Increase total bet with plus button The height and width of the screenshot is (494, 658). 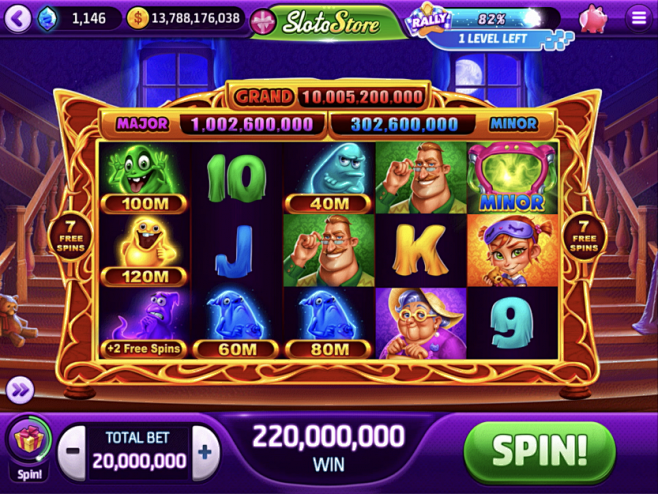click(x=205, y=452)
